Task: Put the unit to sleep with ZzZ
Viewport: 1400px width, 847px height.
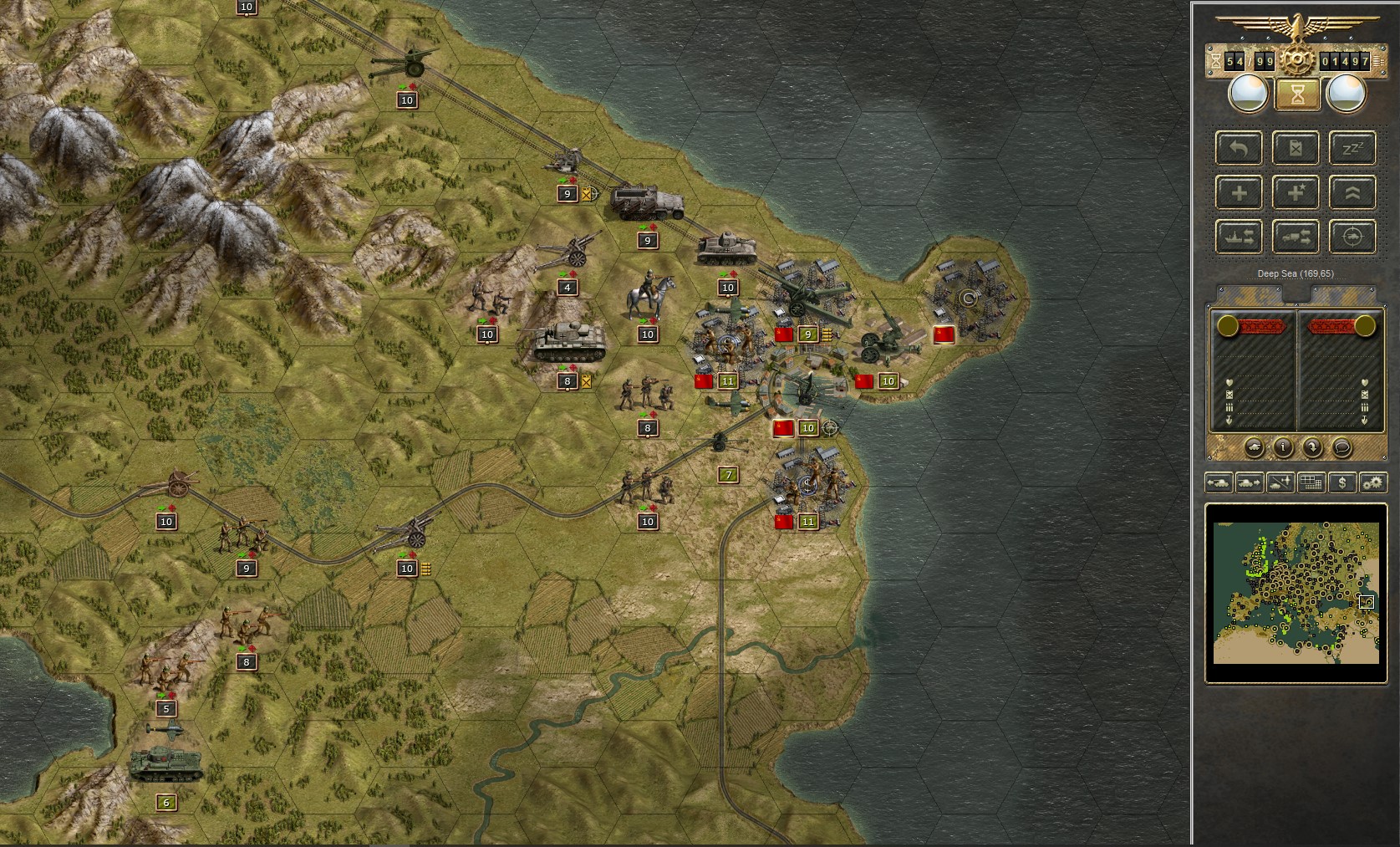Action: [1352, 148]
